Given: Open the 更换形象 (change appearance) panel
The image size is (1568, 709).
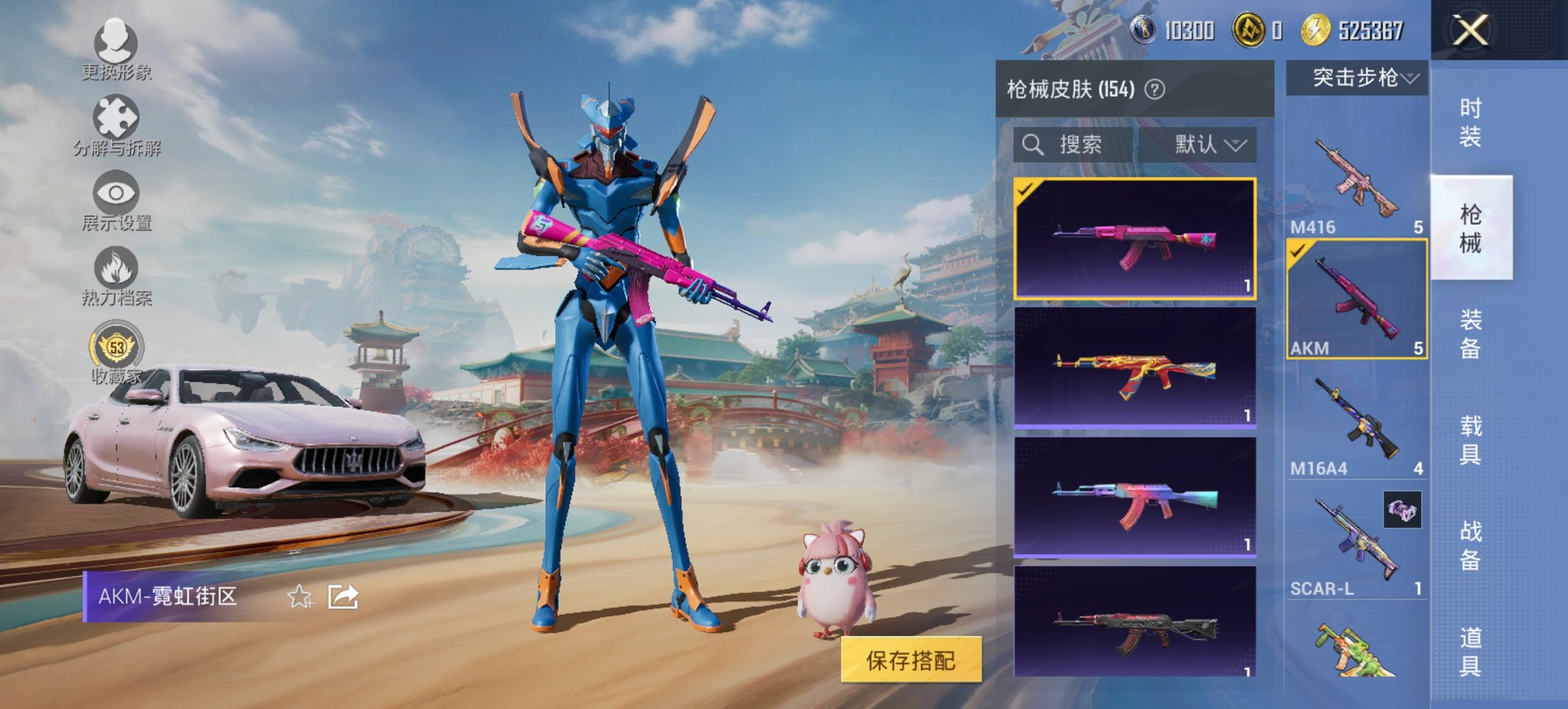Looking at the screenshot, I should click(x=116, y=46).
